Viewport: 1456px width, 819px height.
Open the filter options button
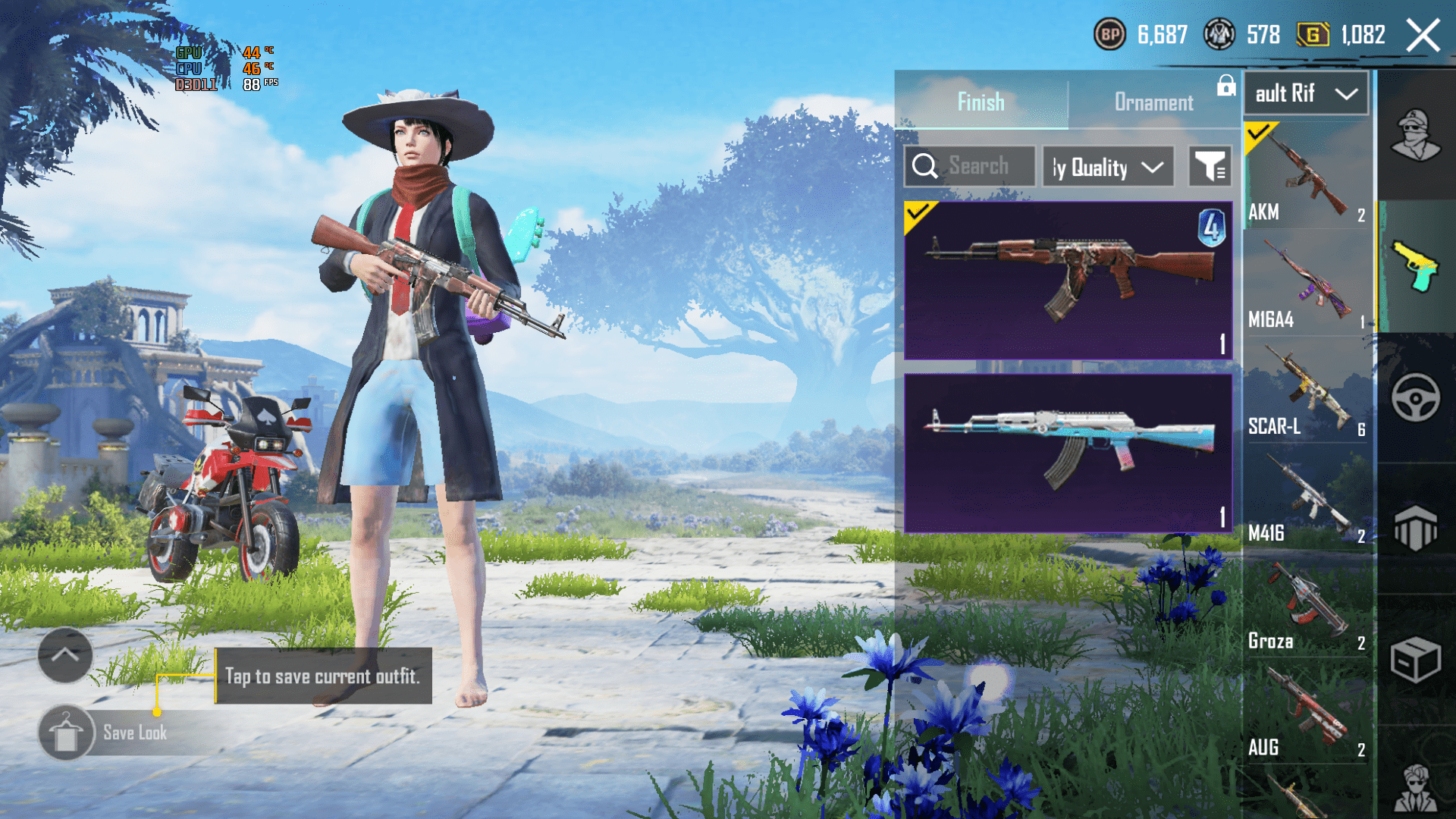click(1210, 167)
